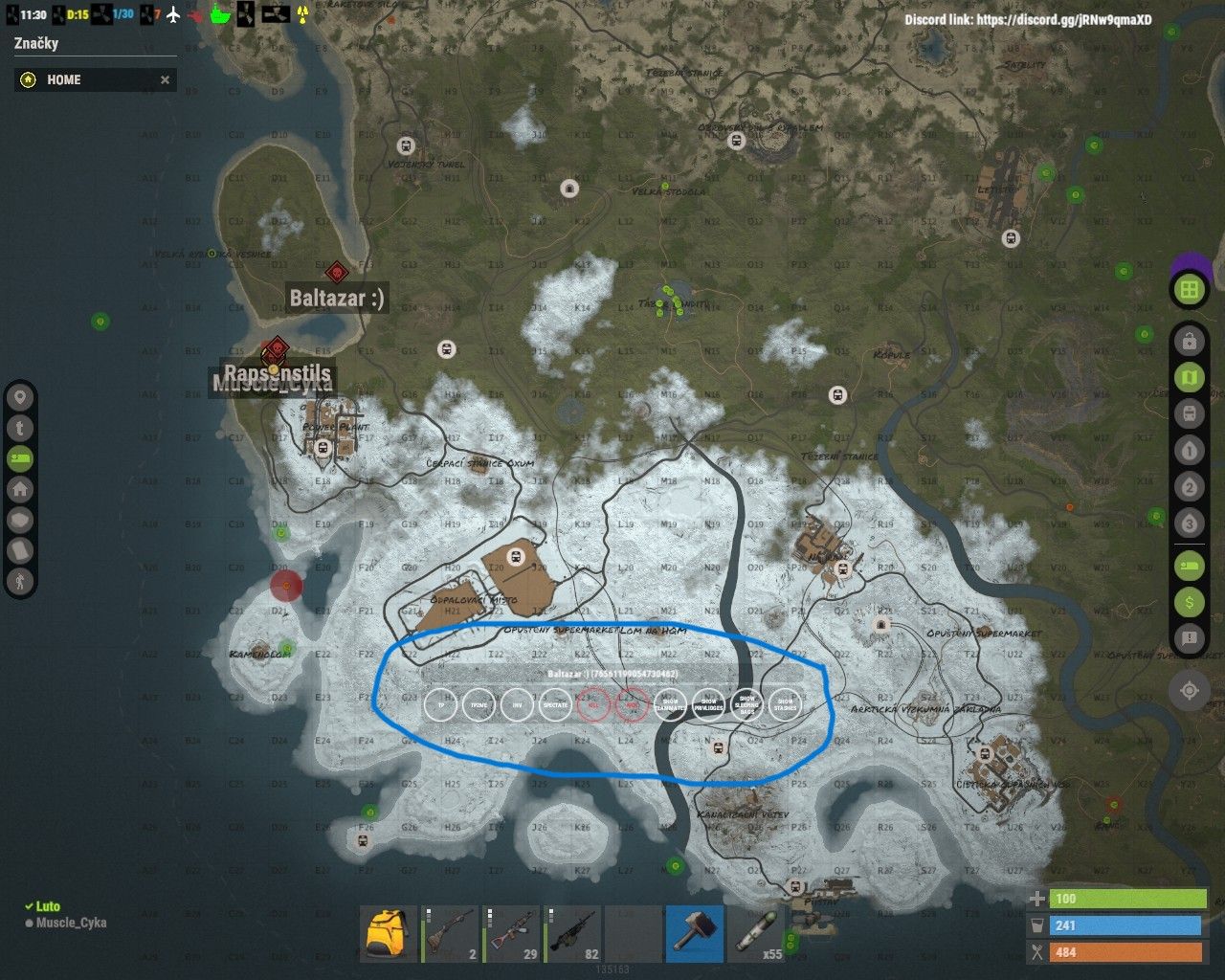Spectate the player Baltazar
This screenshot has width=1225, height=980.
click(555, 705)
